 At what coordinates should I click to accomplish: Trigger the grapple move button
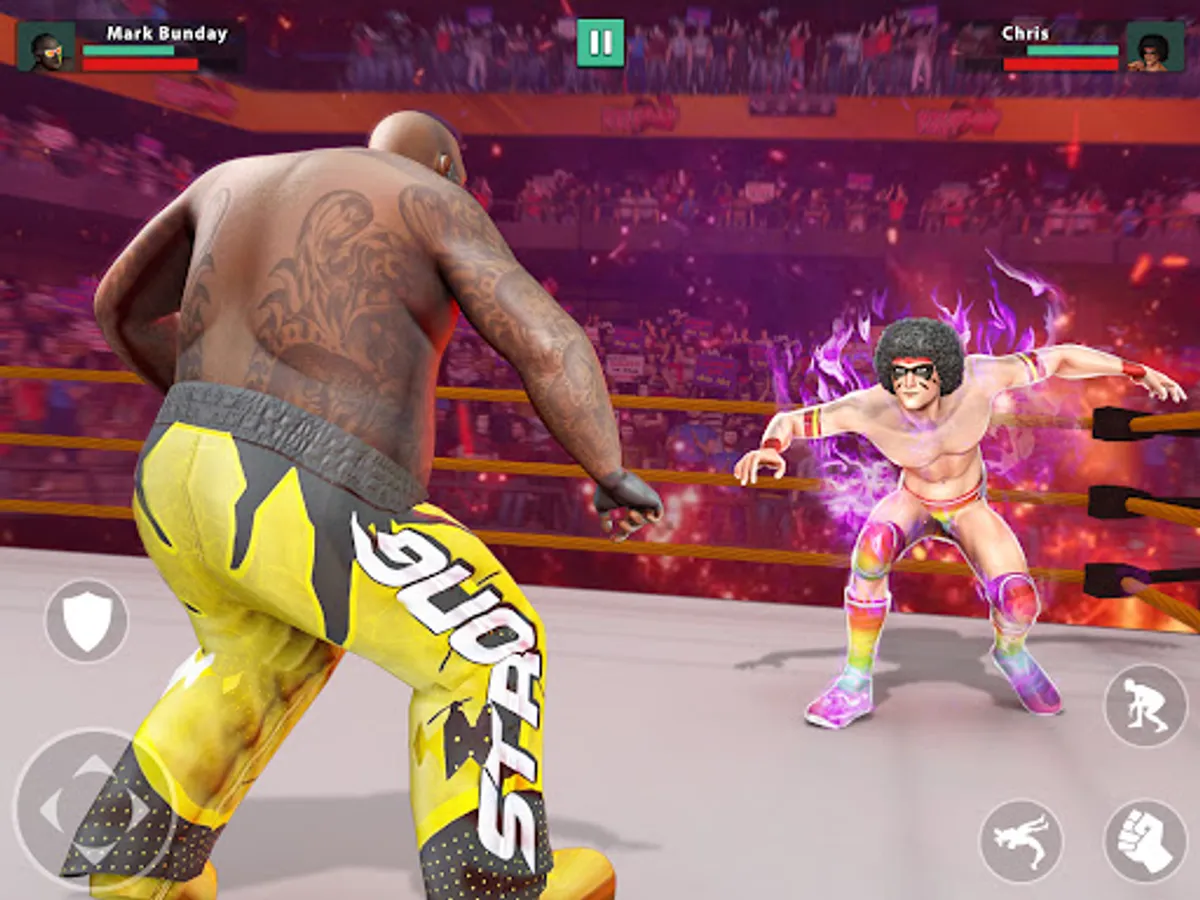point(1145,705)
